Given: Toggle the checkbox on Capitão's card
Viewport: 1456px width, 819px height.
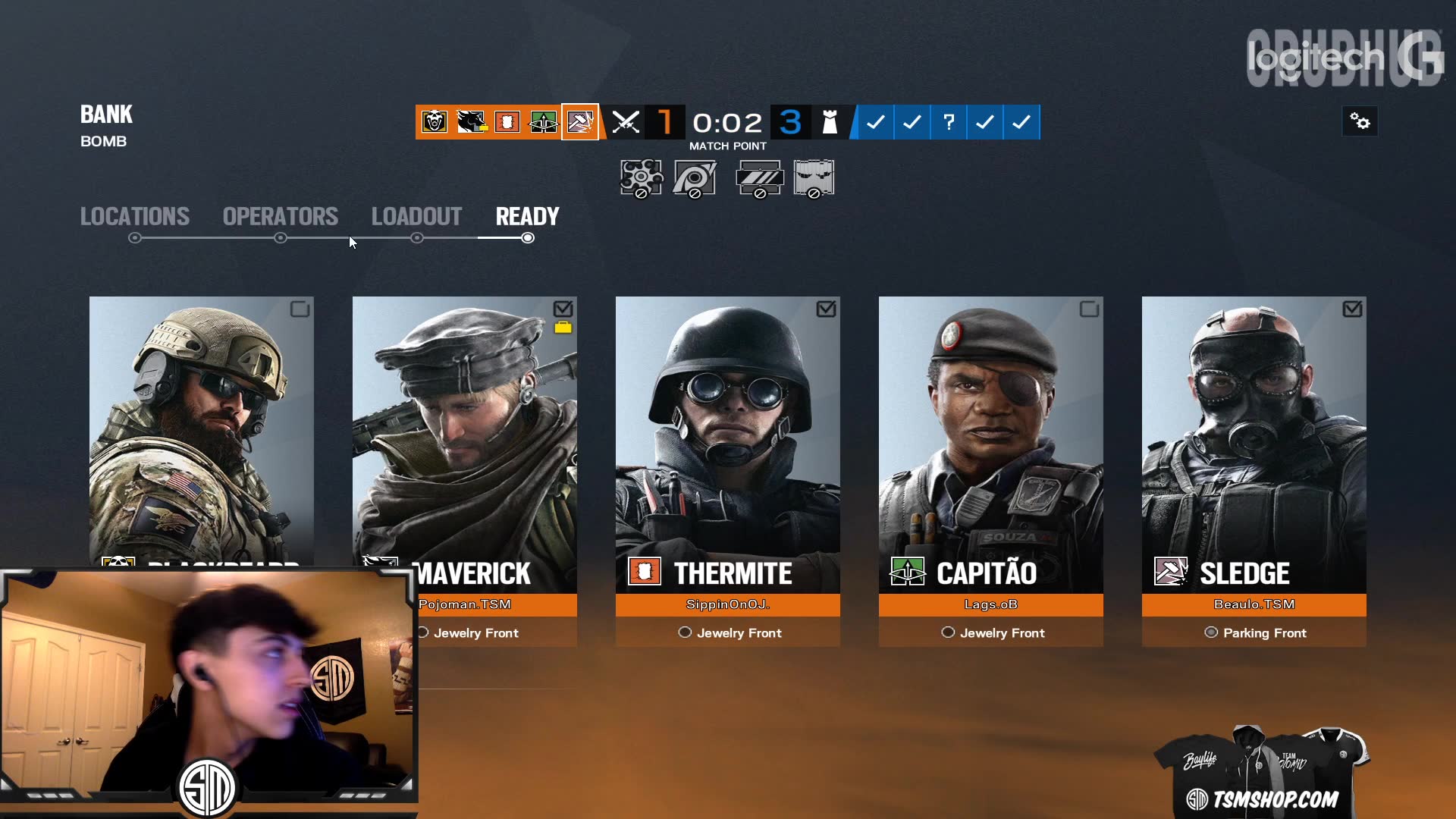Looking at the screenshot, I should pos(1089,309).
